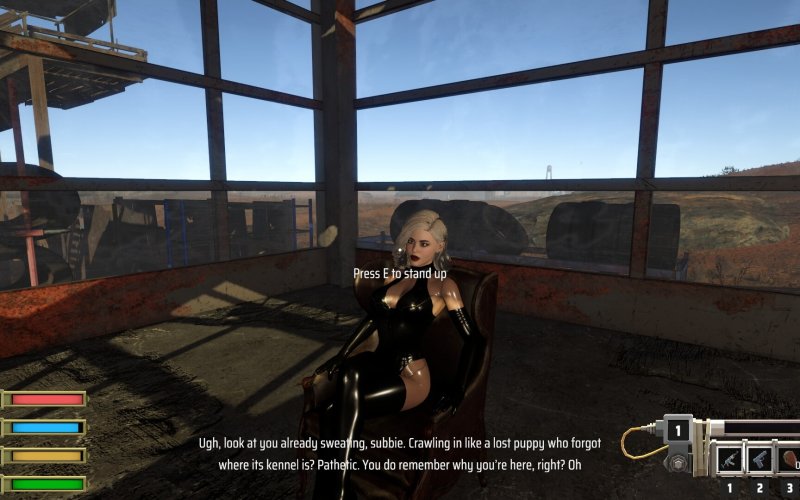This screenshot has height=500, width=800.
Task: Select the assault rifle hotbar slot
Action: coord(729,459)
